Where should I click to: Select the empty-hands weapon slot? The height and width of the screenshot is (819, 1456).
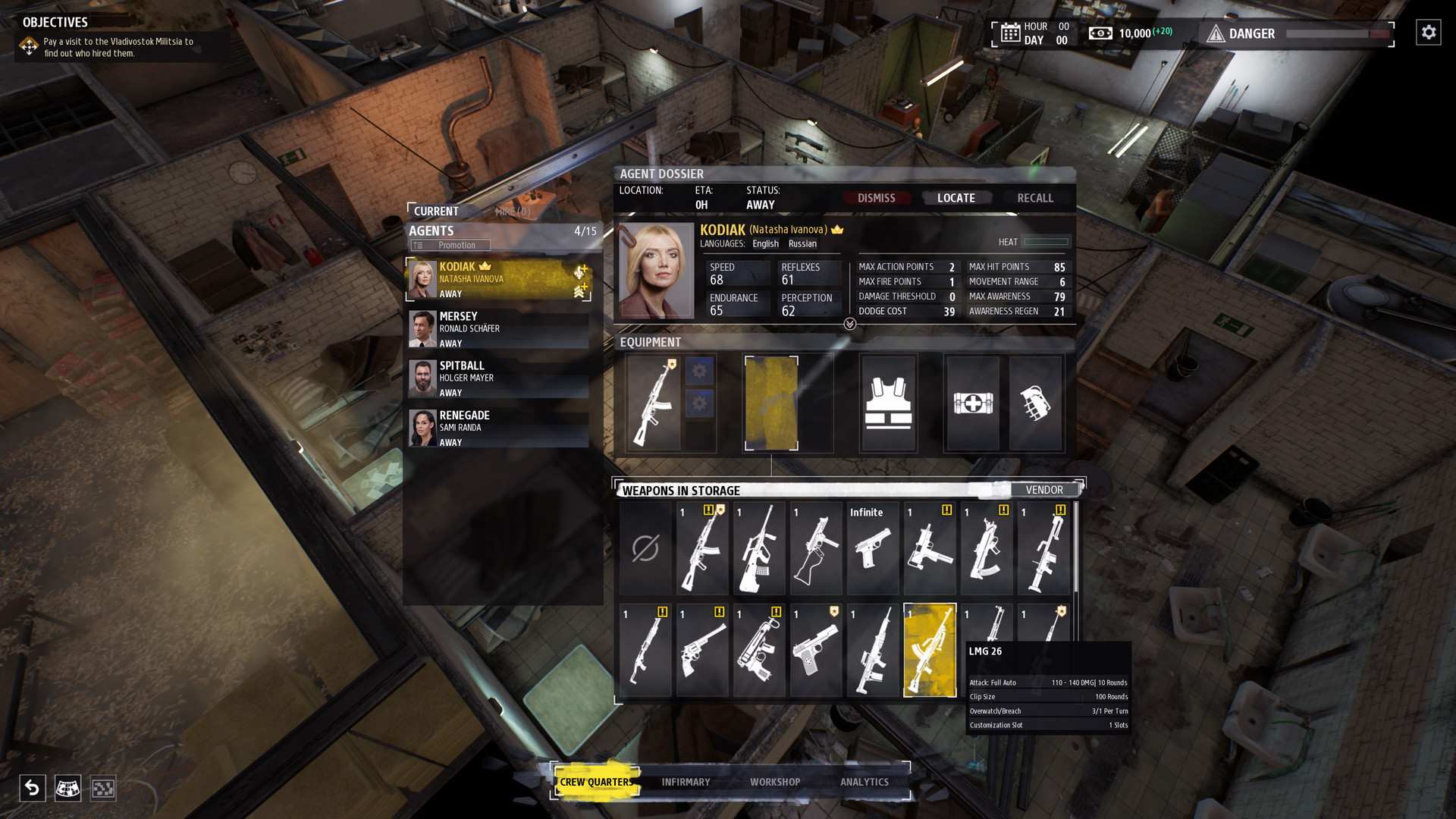(x=645, y=549)
